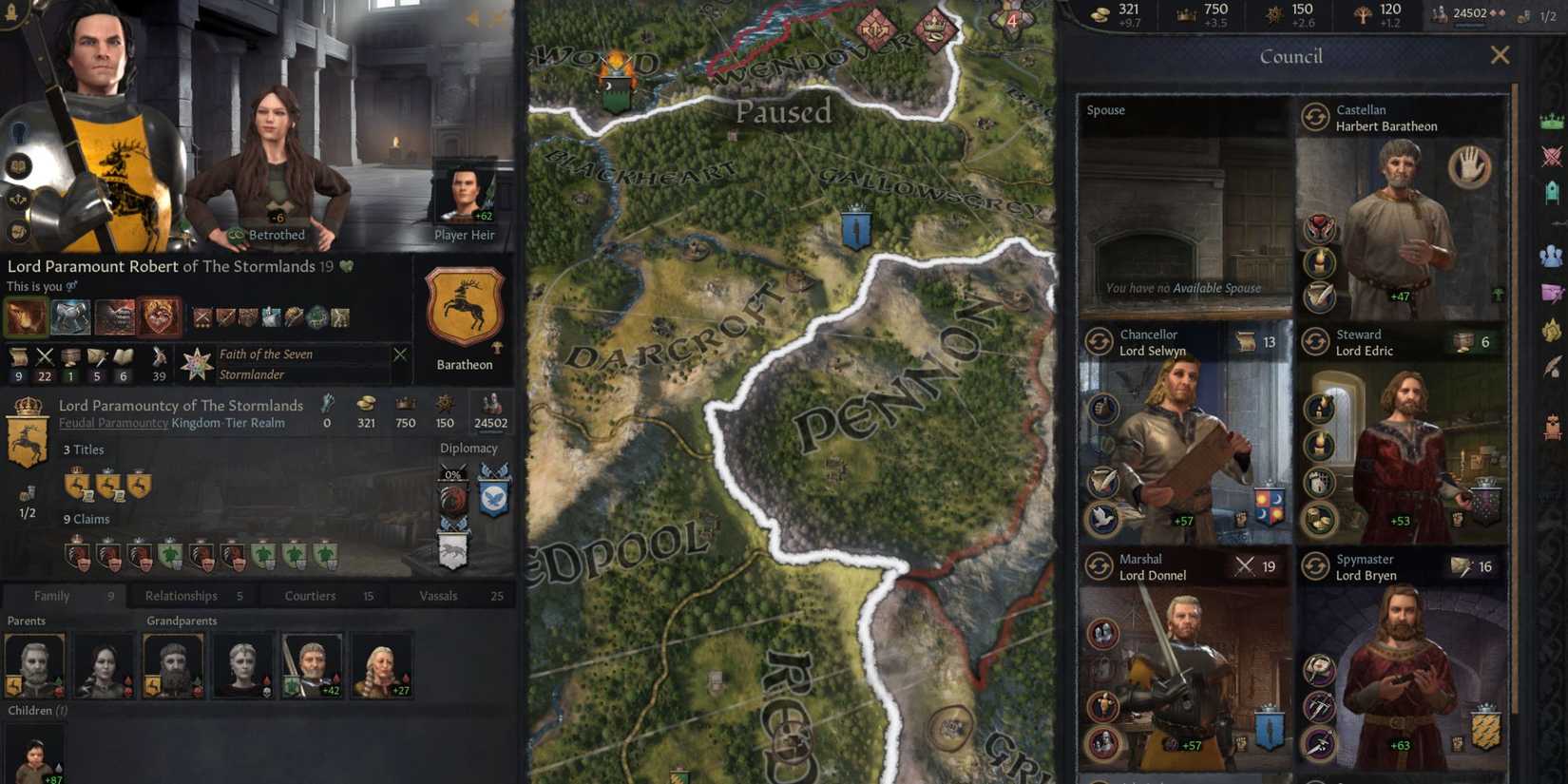The image size is (1568, 784).
Task: Open the Vassals tab
Action: tap(439, 596)
